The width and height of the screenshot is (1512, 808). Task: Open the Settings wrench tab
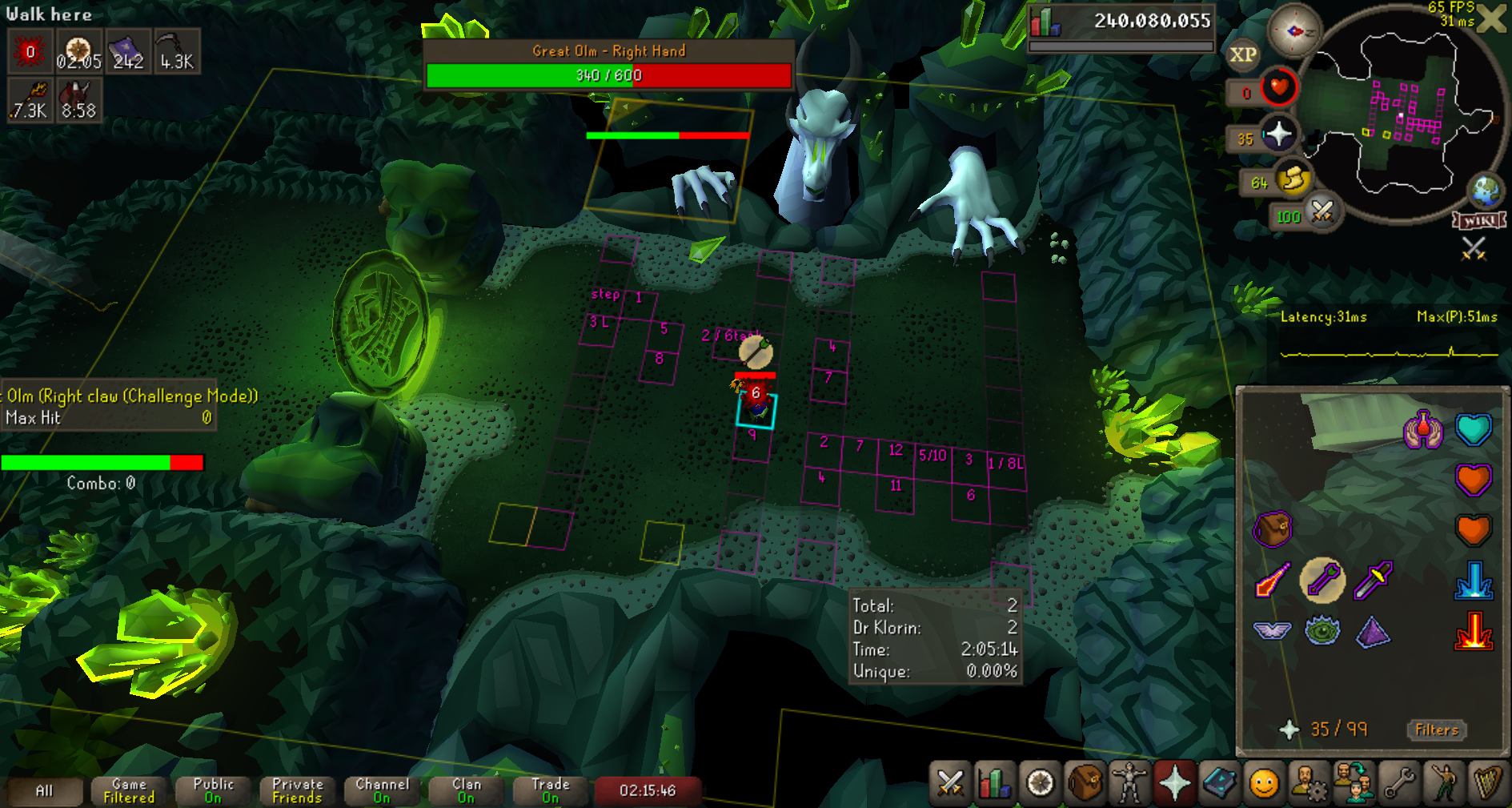(x=1398, y=782)
